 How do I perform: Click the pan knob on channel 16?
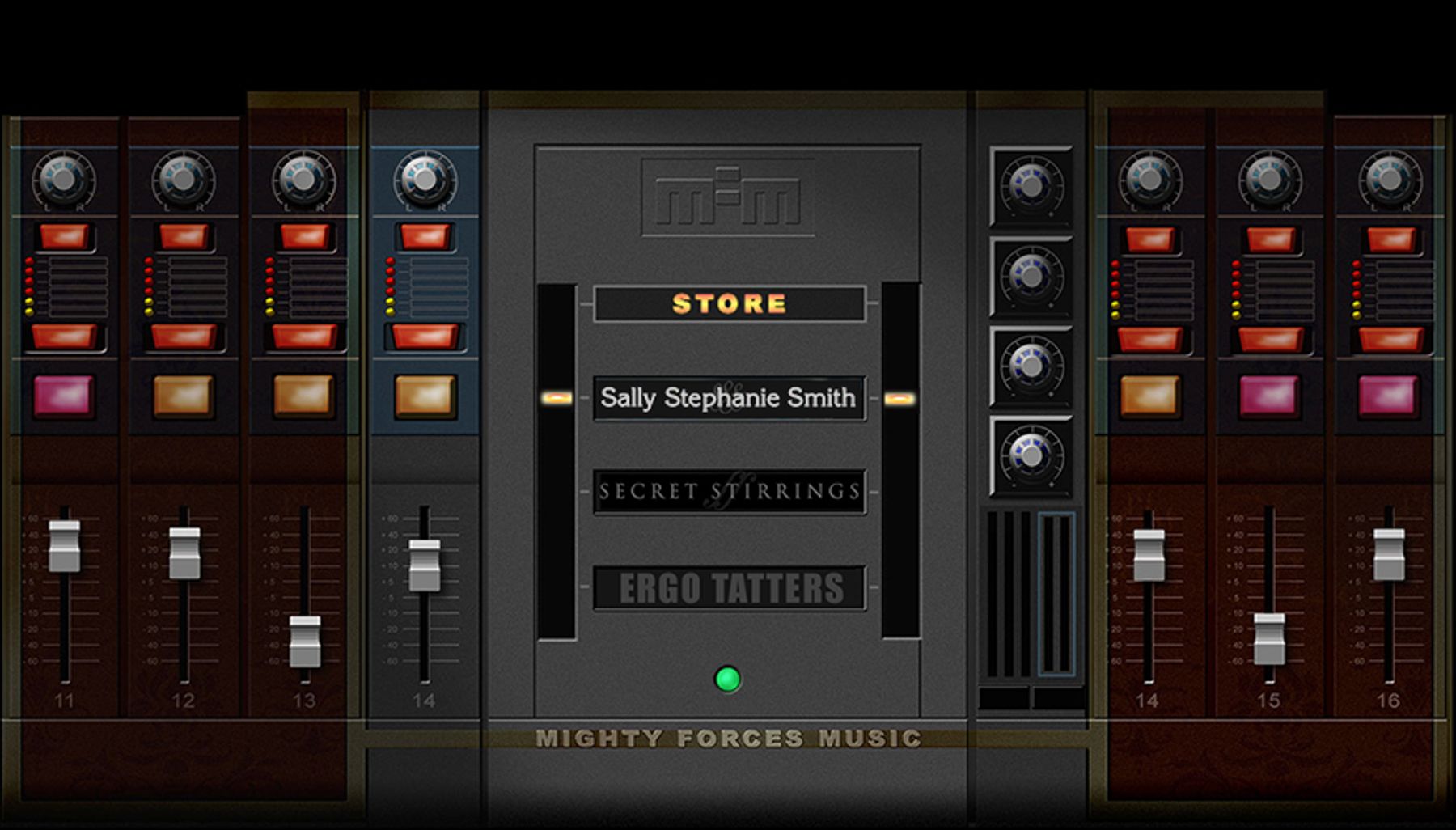1390,180
